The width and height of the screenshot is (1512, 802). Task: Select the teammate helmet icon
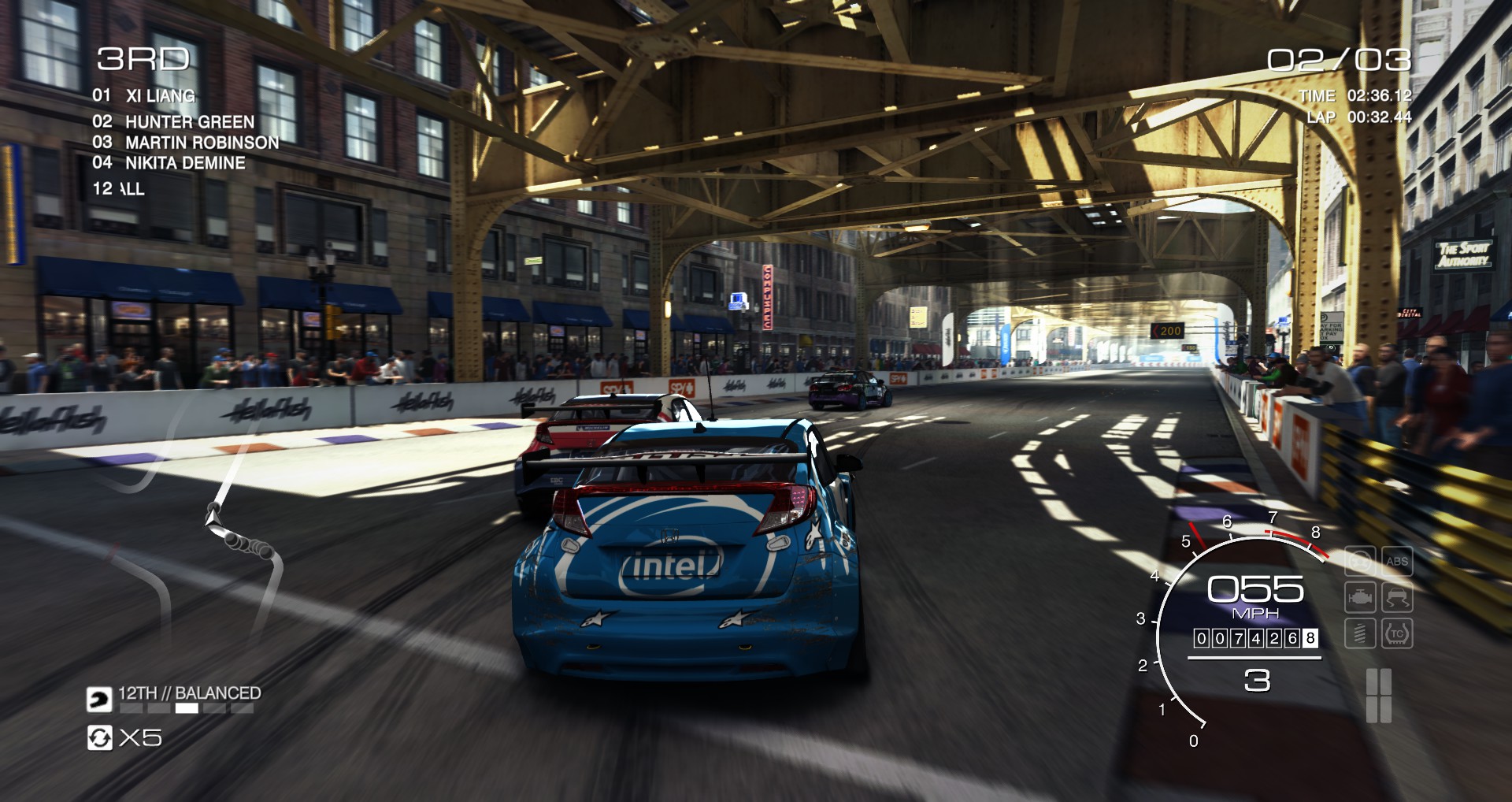(99, 699)
